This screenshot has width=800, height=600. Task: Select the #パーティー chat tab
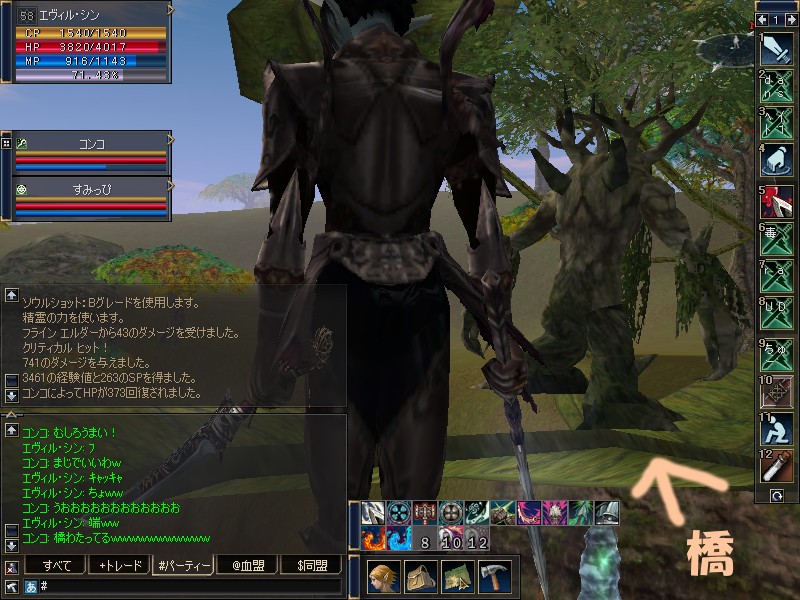click(x=183, y=566)
